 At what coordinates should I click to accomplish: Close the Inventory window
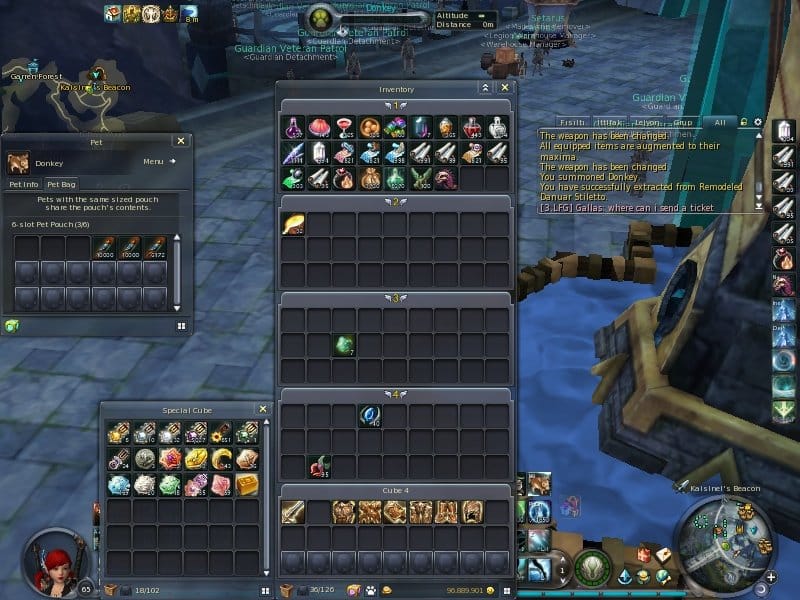505,88
